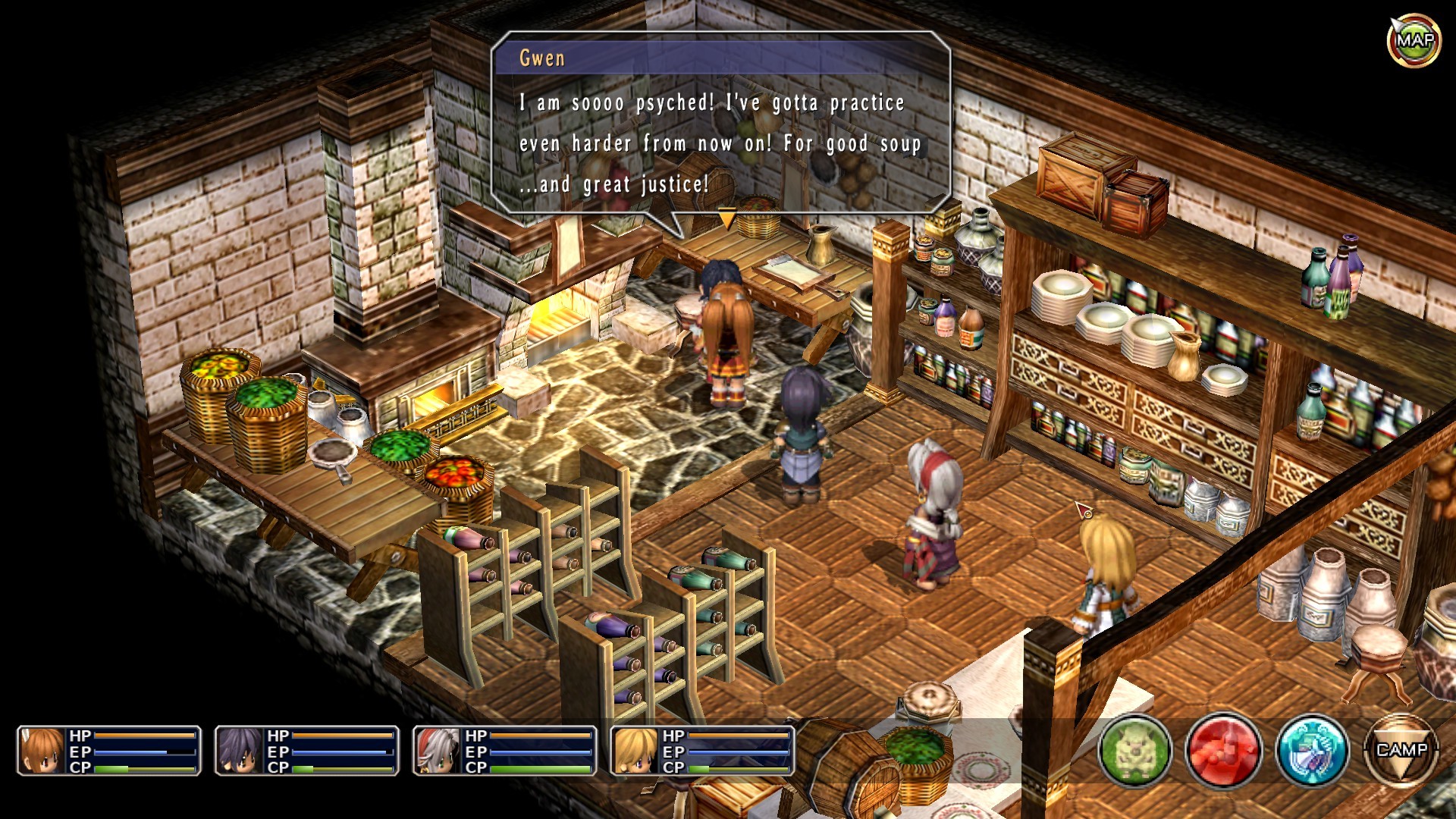Screen dimensions: 1456x819
Task: Open the blue emblem notebook icon
Action: coord(1313,750)
